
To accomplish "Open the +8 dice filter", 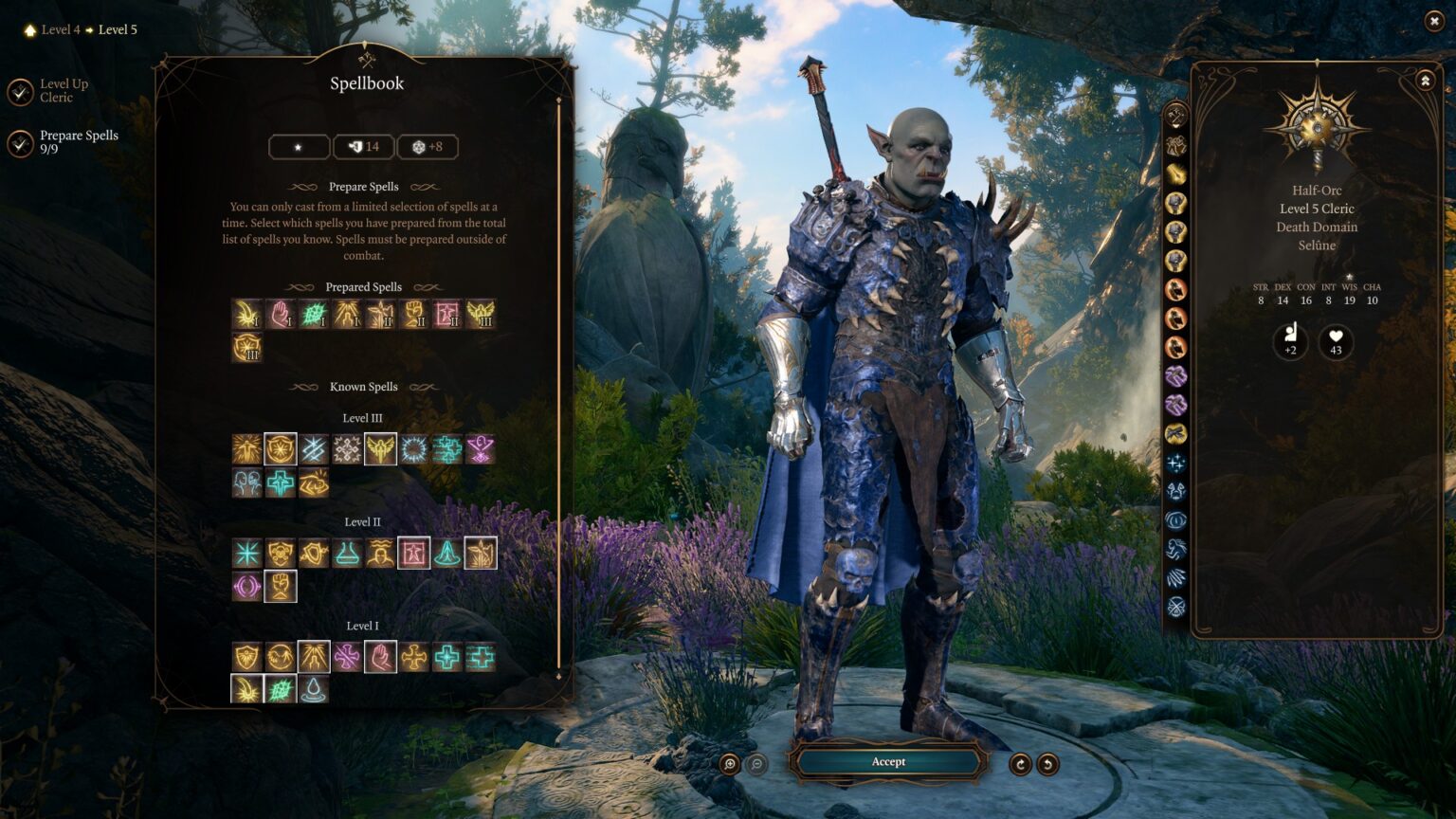I will click(x=428, y=146).
